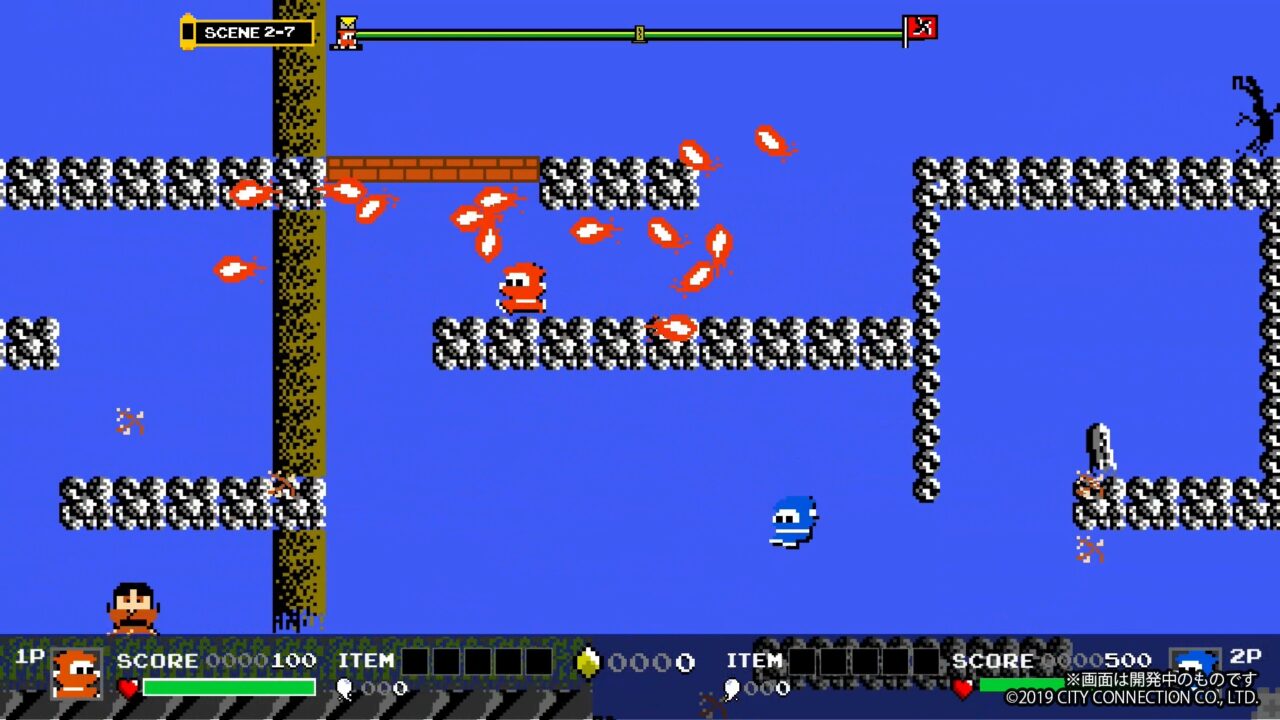This screenshot has width=1280, height=720.
Task: Expand the SCENE 2-7 label banner
Action: pyautogui.click(x=250, y=32)
